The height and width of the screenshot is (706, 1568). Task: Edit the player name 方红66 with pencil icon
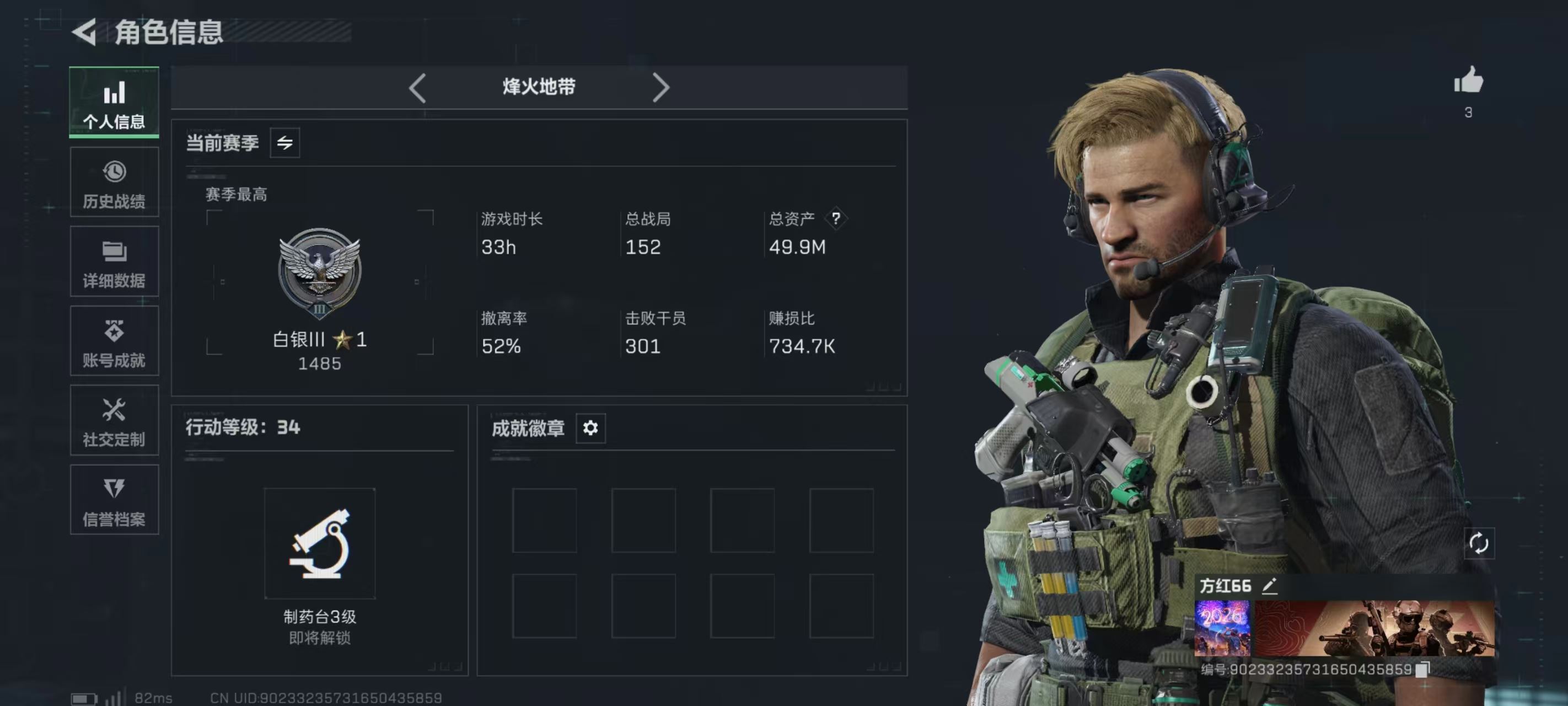[1269, 586]
